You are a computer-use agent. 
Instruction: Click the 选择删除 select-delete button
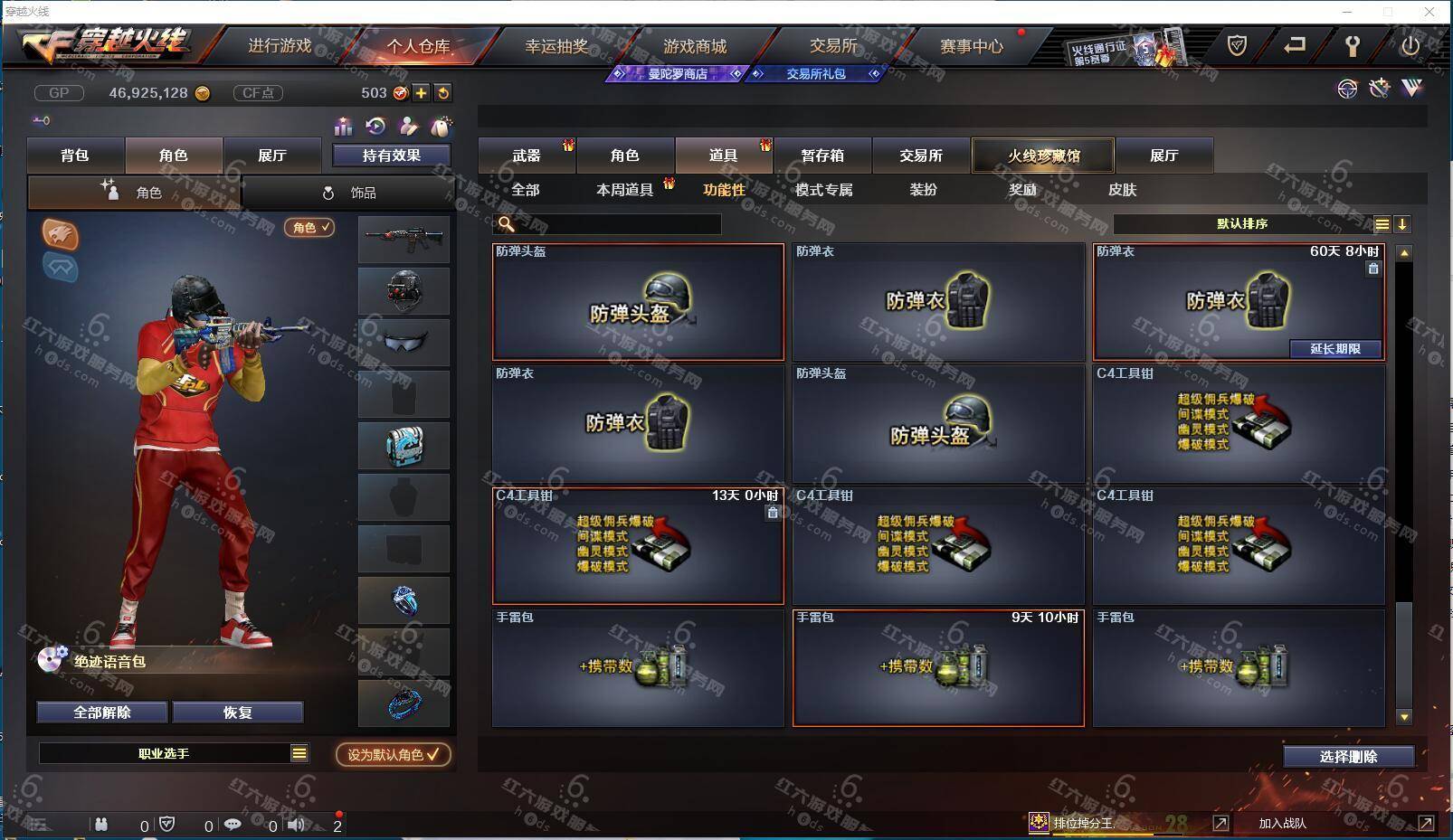click(x=1348, y=757)
